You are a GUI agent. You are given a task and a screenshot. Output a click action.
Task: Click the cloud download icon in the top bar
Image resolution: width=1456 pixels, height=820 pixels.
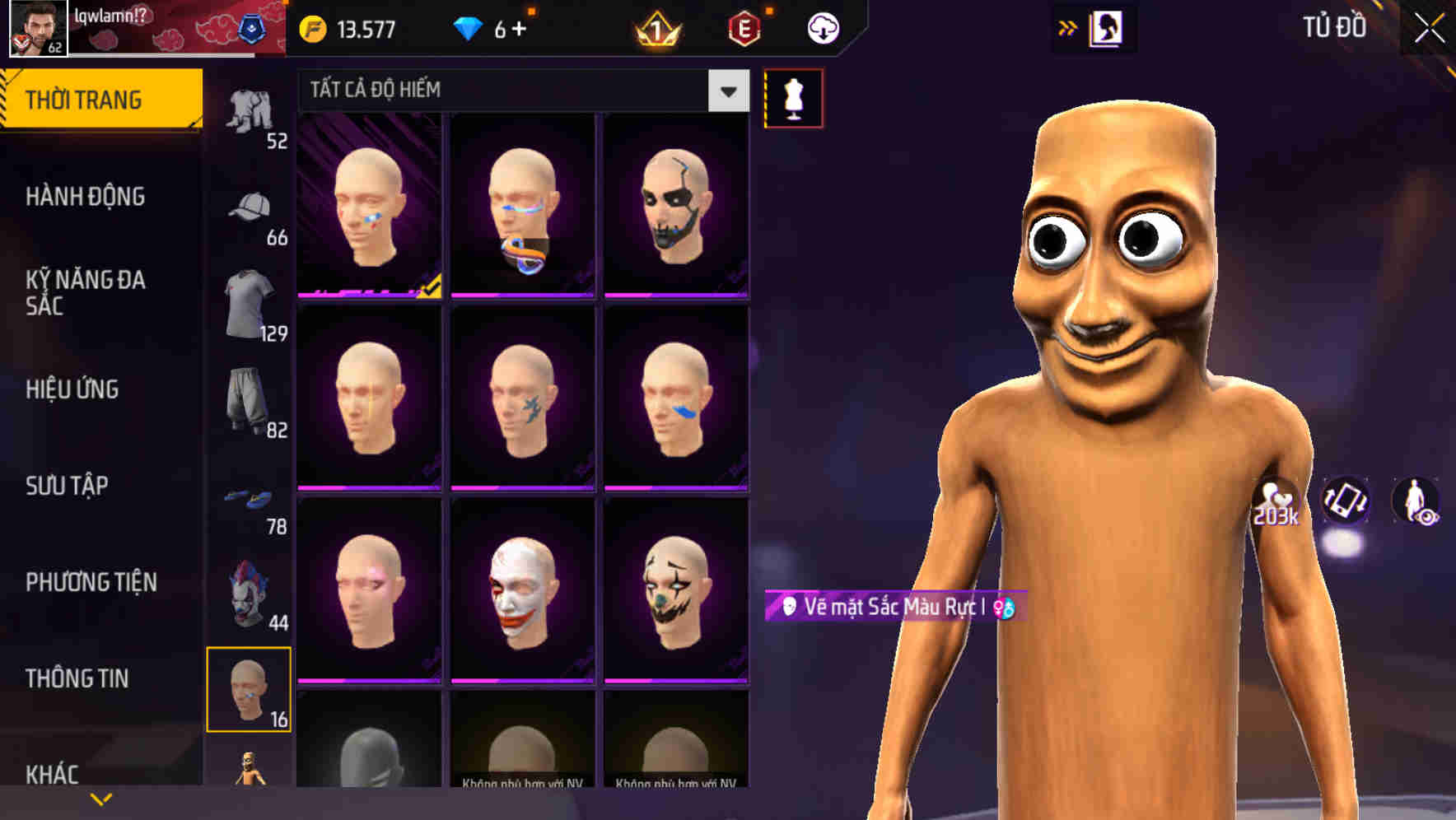tap(821, 28)
